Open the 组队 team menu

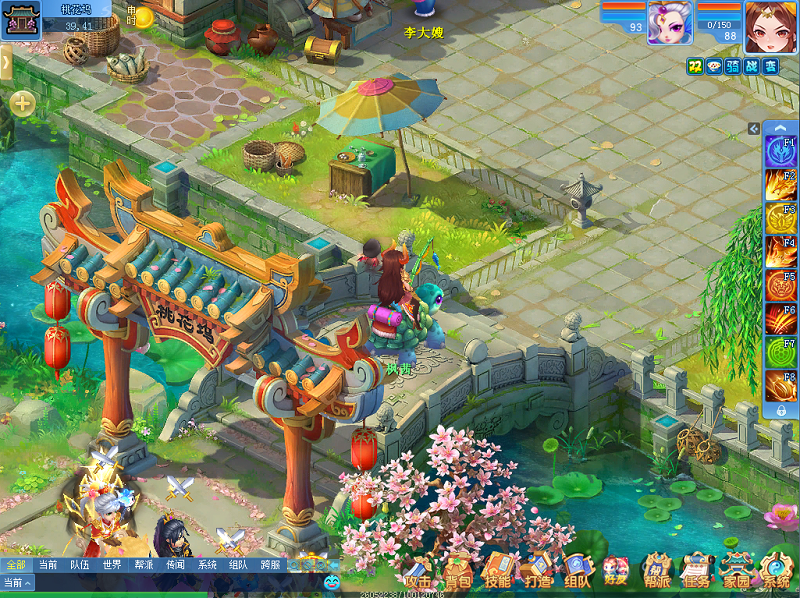click(577, 572)
